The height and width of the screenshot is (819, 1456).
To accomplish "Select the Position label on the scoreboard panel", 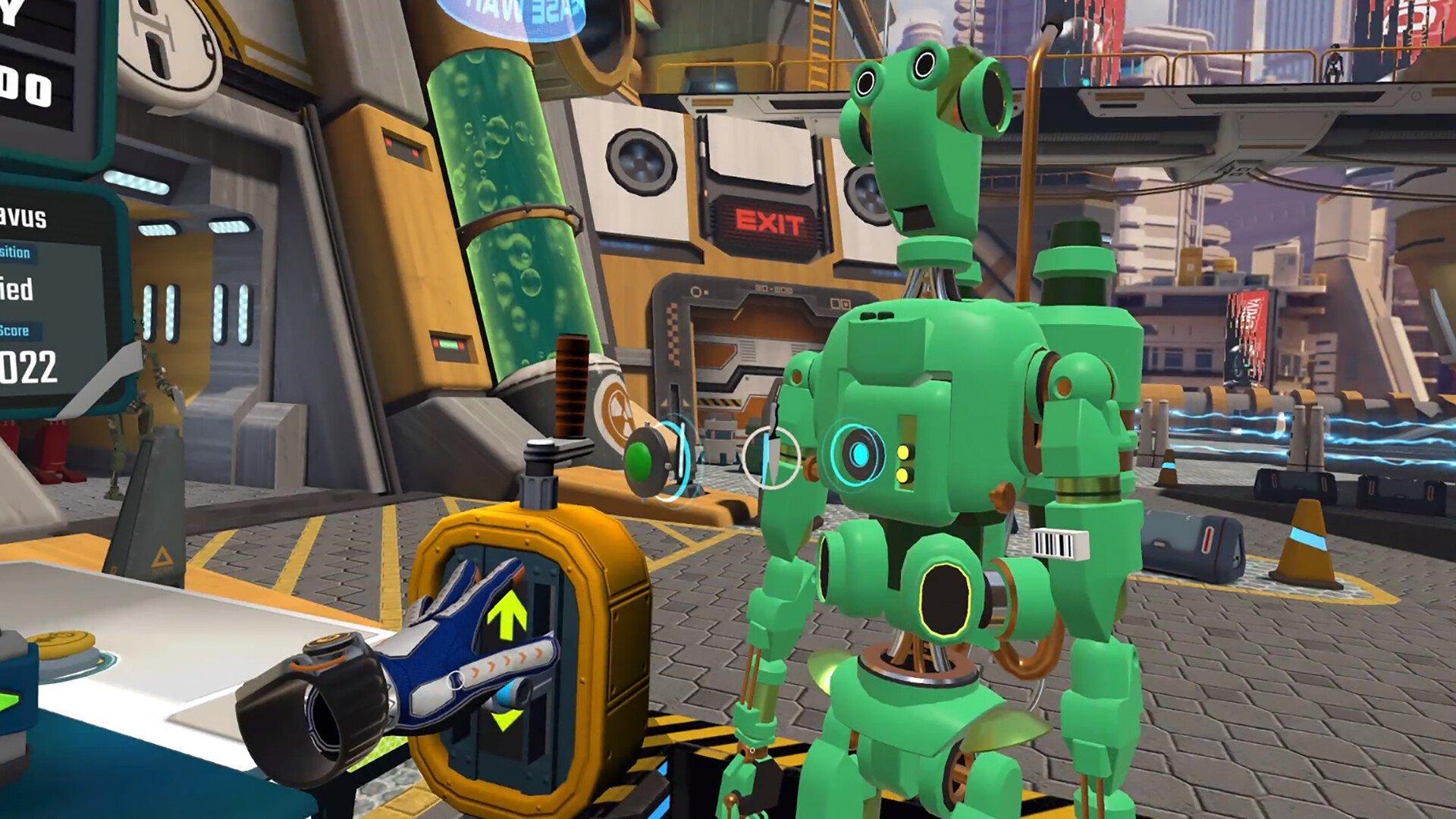I will (15, 252).
